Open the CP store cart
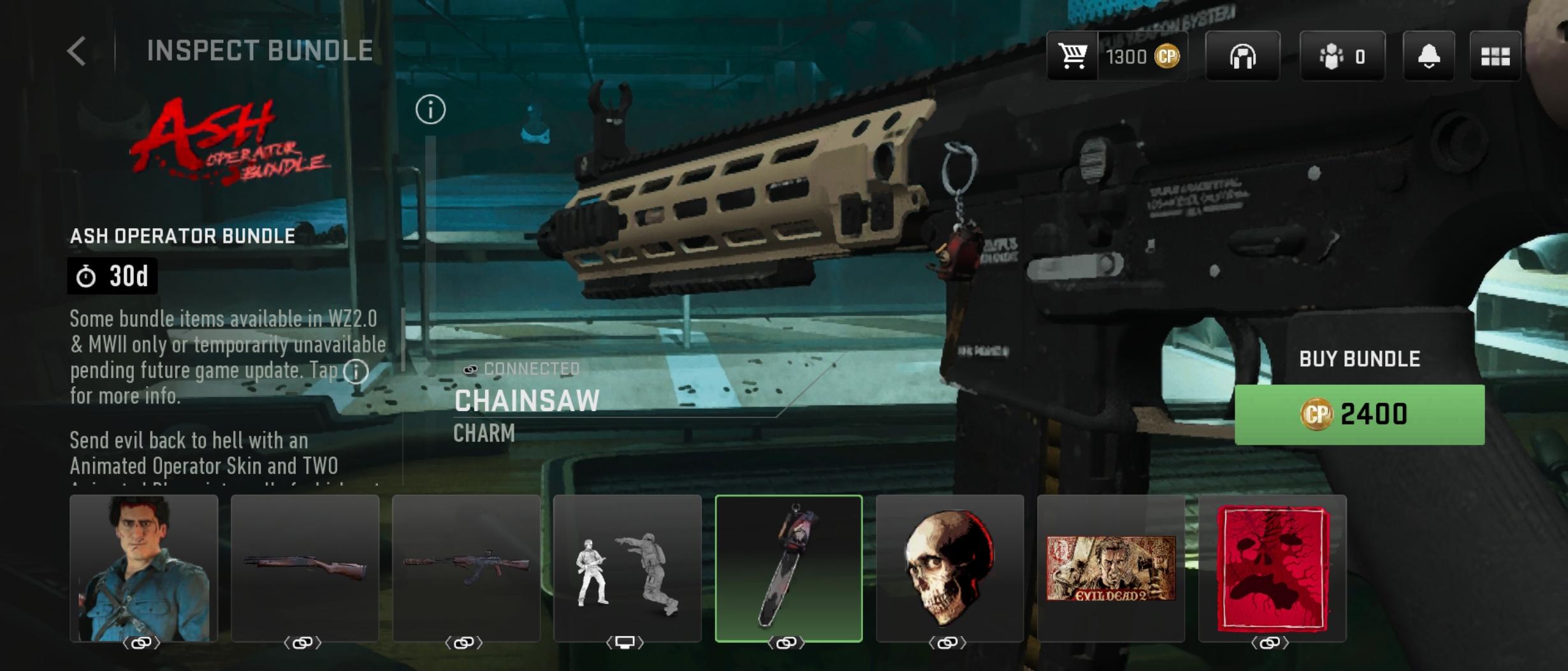This screenshot has height=671, width=1568. [x=1073, y=57]
